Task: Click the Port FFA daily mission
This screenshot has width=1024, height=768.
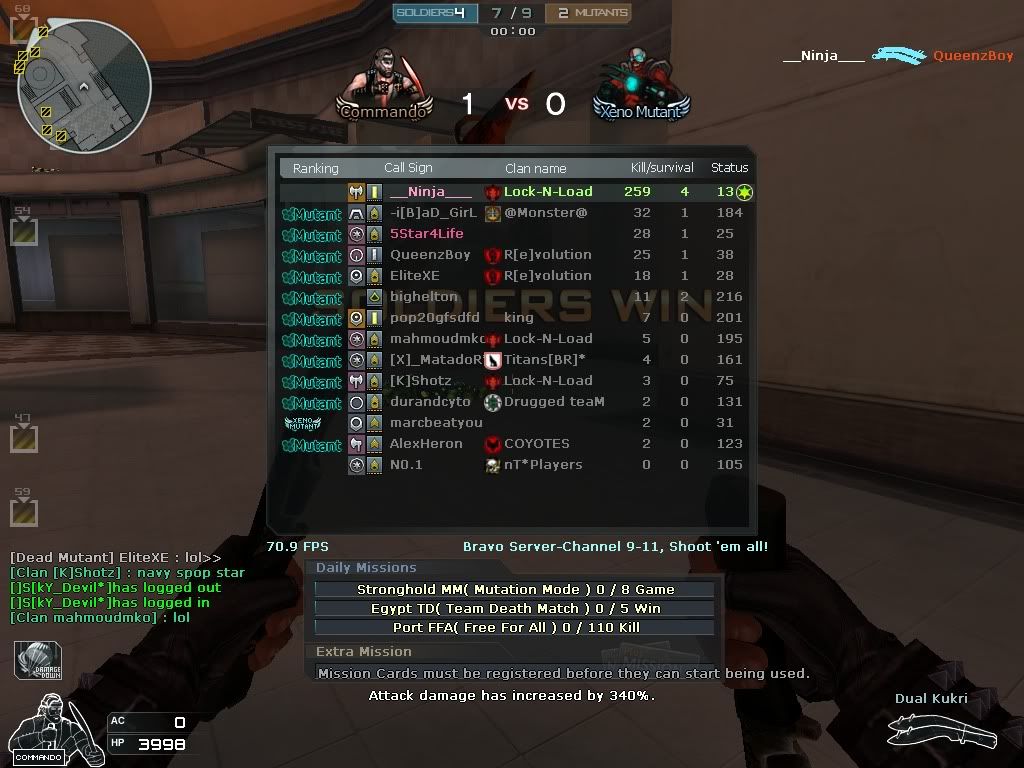Action: pos(515,628)
